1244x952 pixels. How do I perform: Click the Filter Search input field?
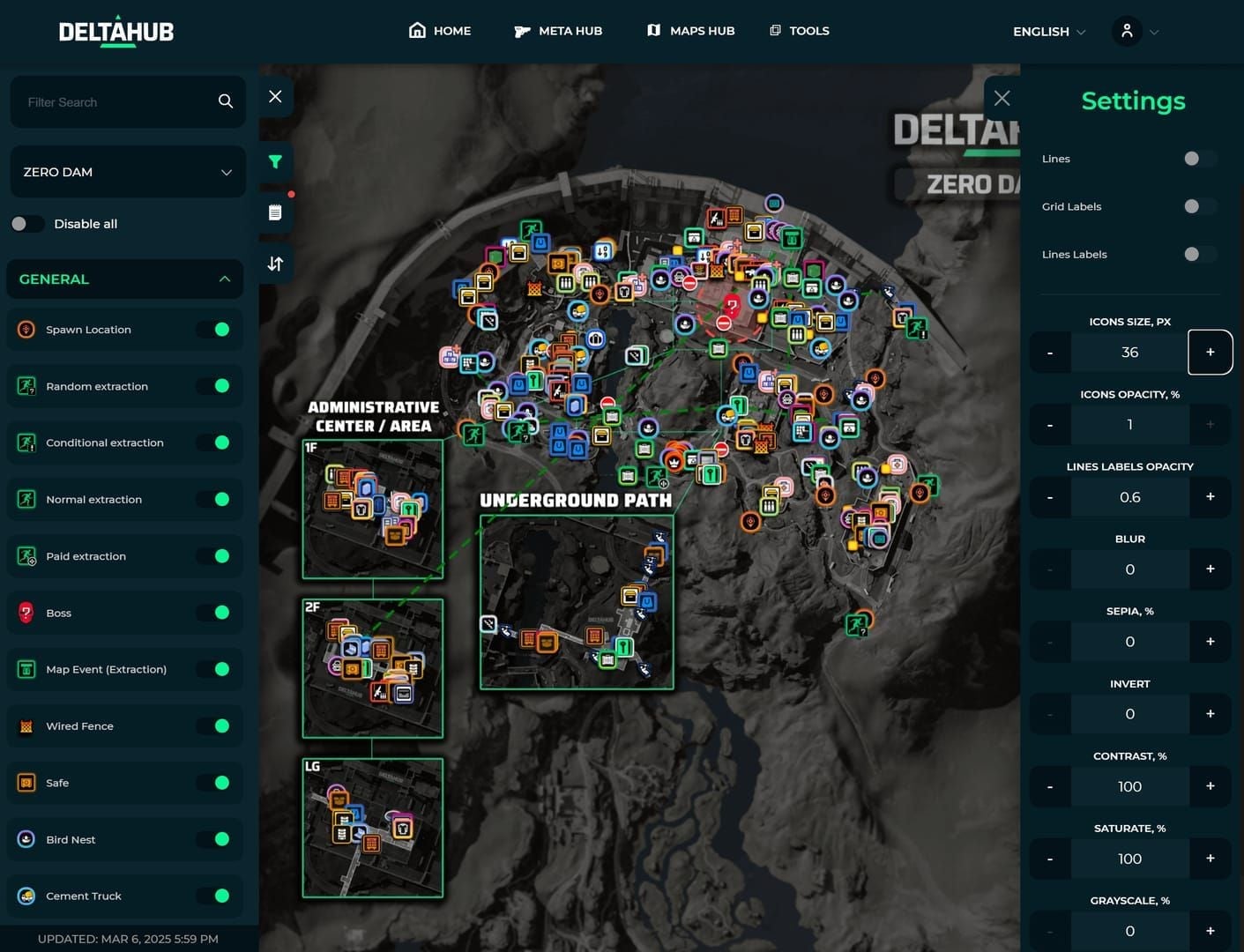tap(115, 101)
